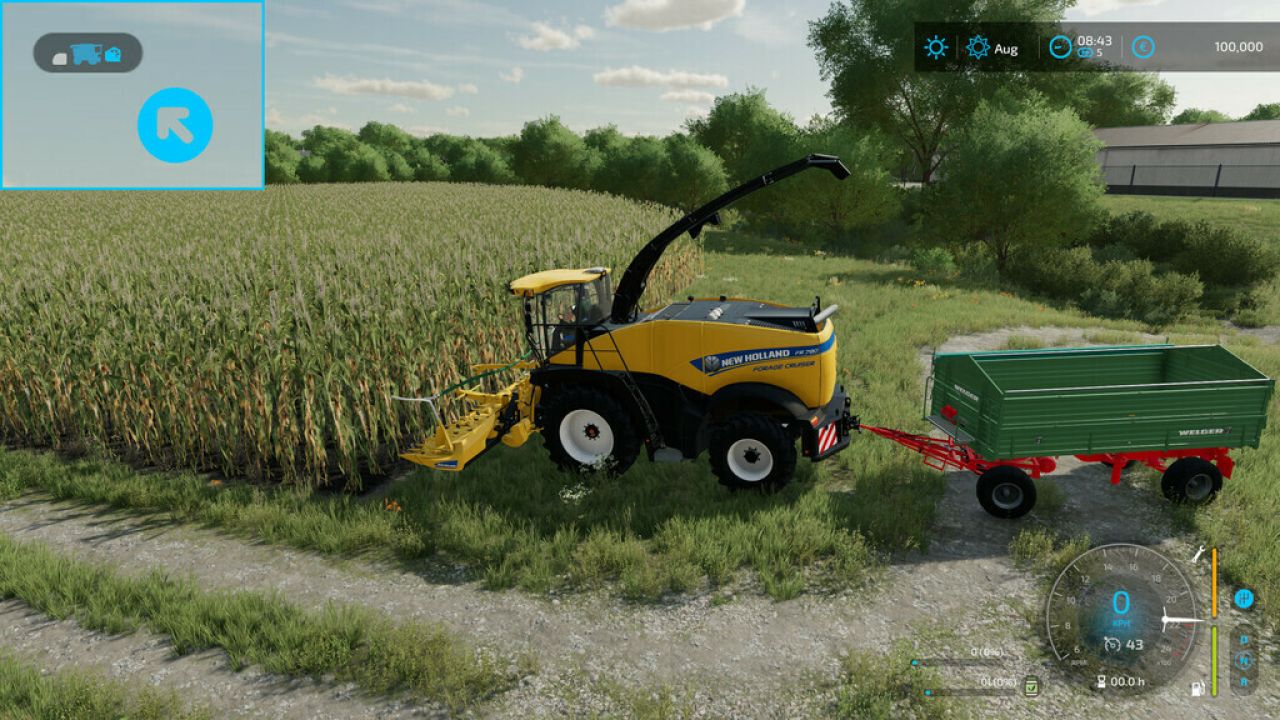Click the gear shift icon beside the speedometer
Screen dimensions: 1280x720
[x=1244, y=599]
